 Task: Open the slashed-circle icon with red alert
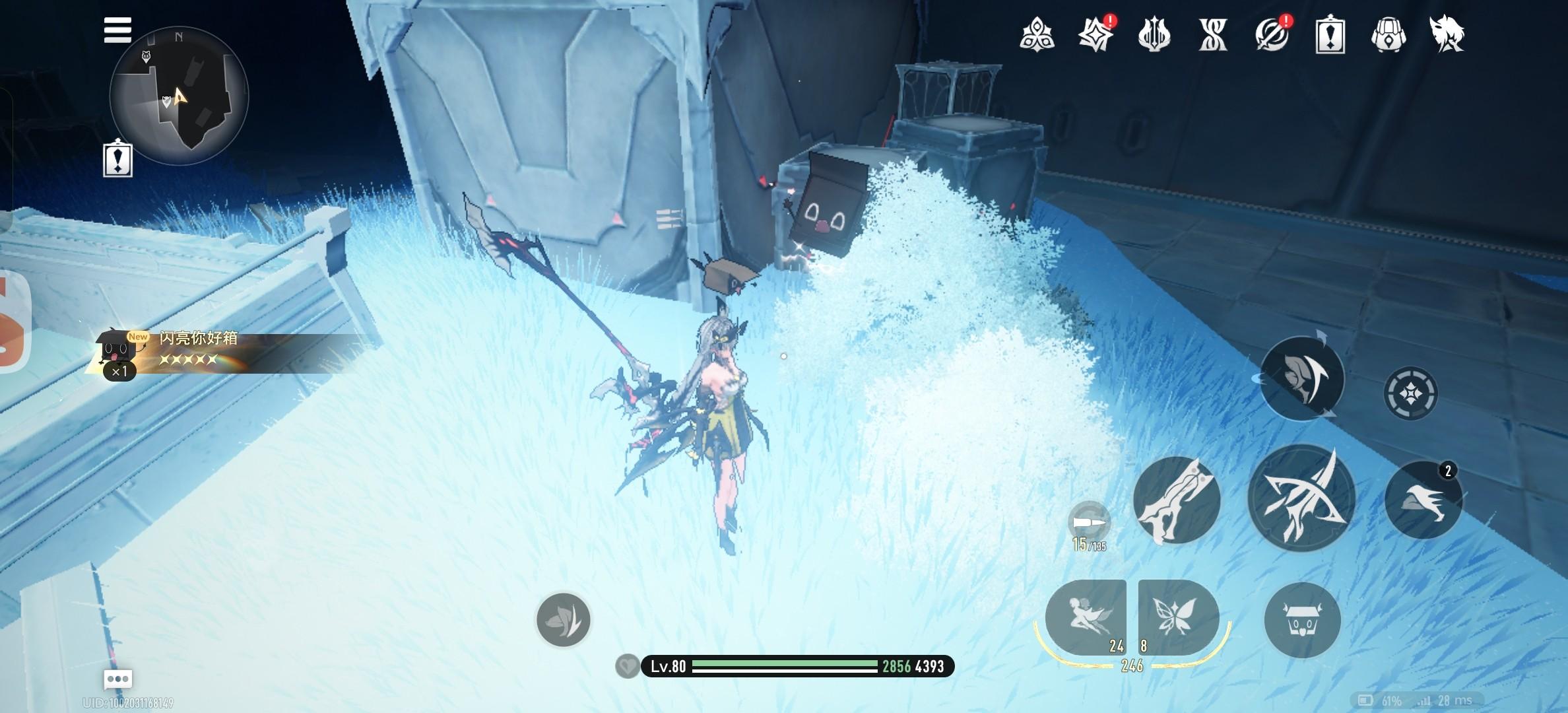pyautogui.click(x=1272, y=34)
